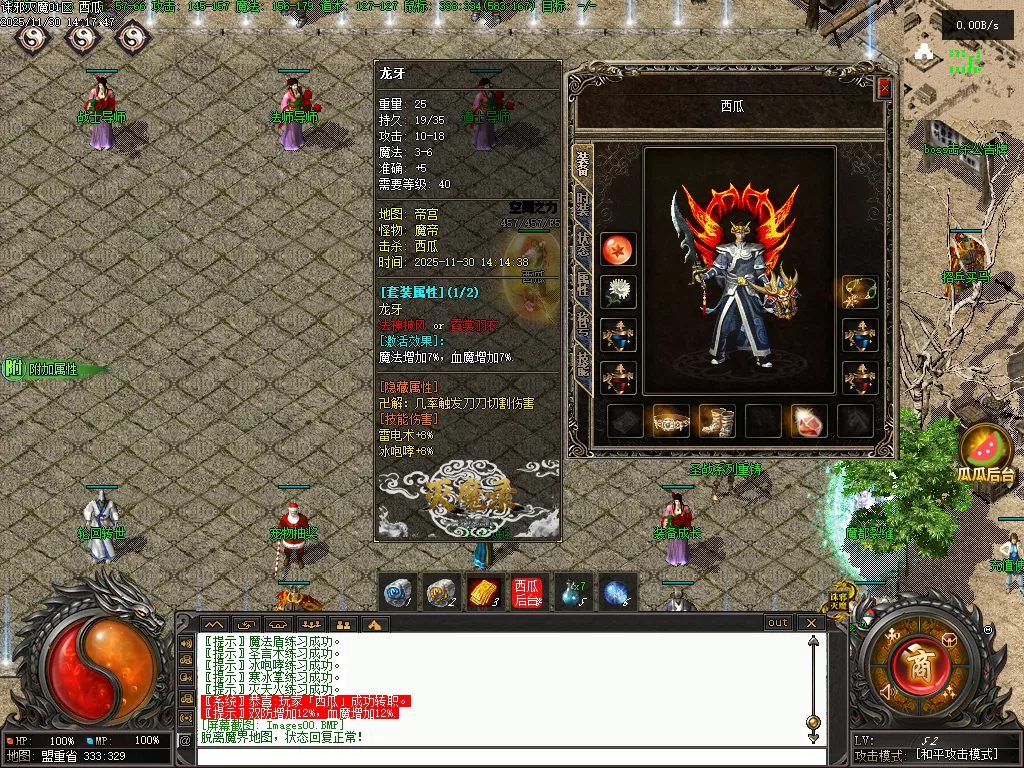
Task: Select the red star orb equipment slot
Action: 618,249
